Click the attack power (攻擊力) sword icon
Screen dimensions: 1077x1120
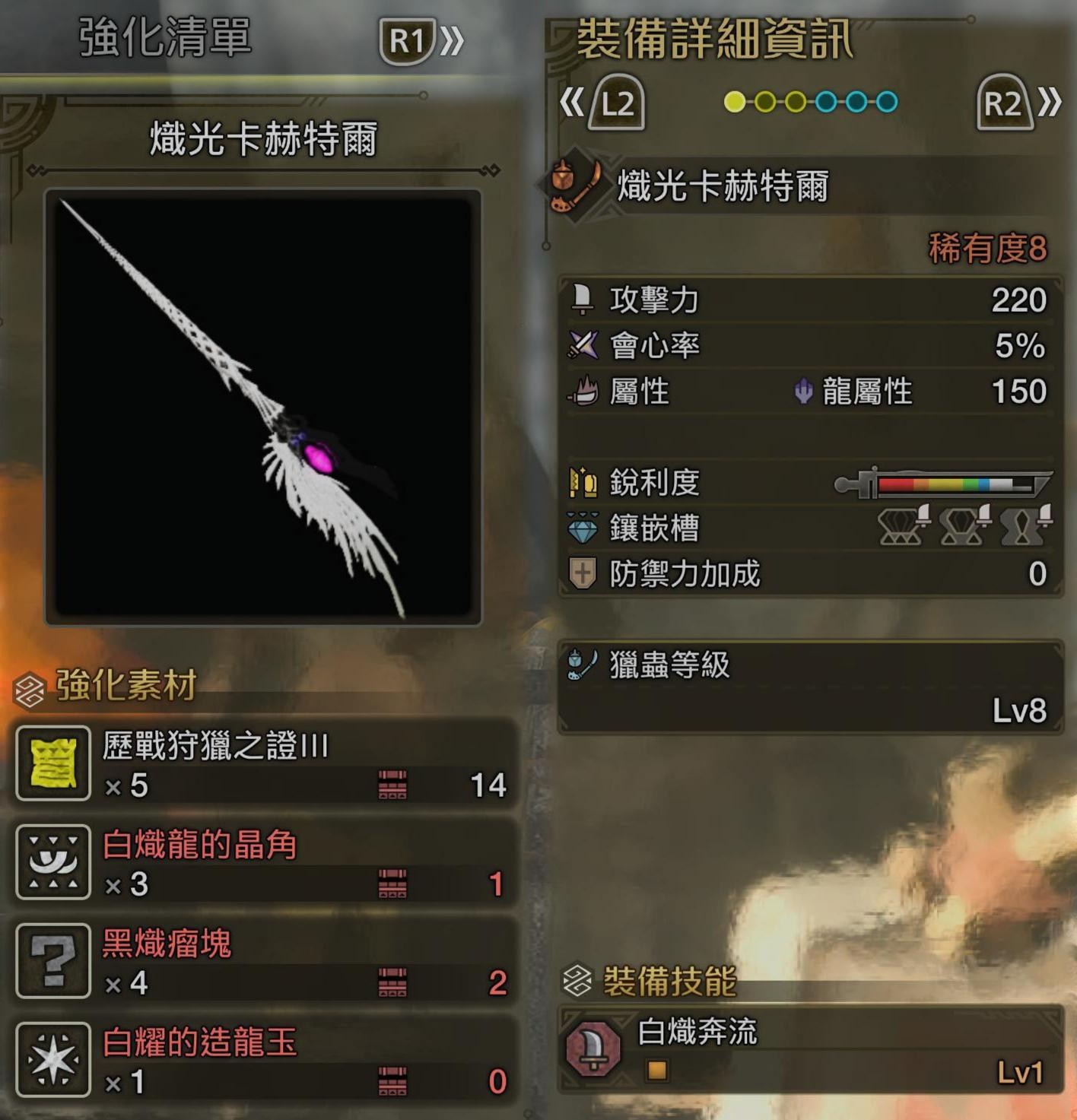[x=583, y=300]
